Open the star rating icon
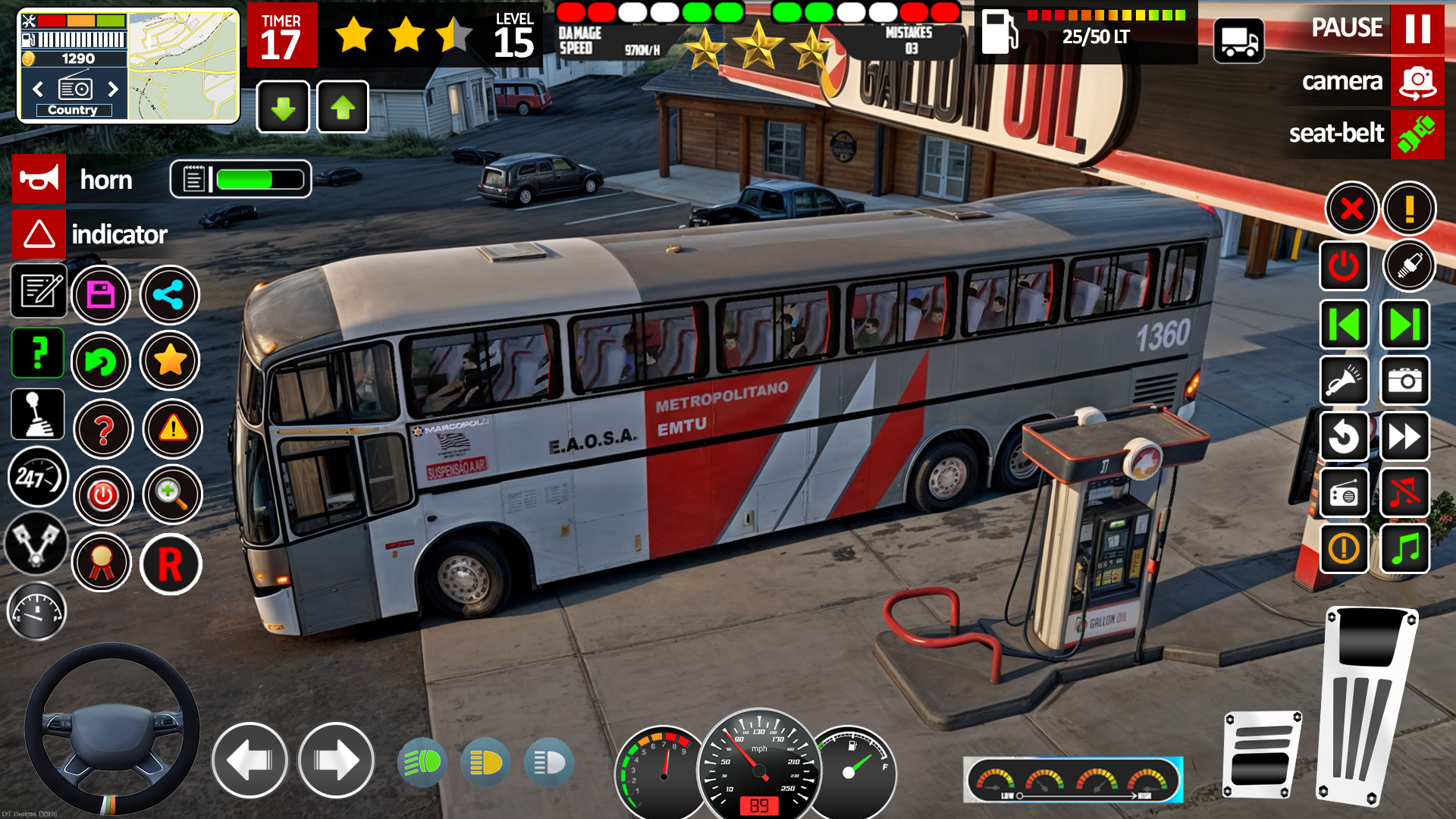This screenshot has height=819, width=1456. [x=170, y=362]
